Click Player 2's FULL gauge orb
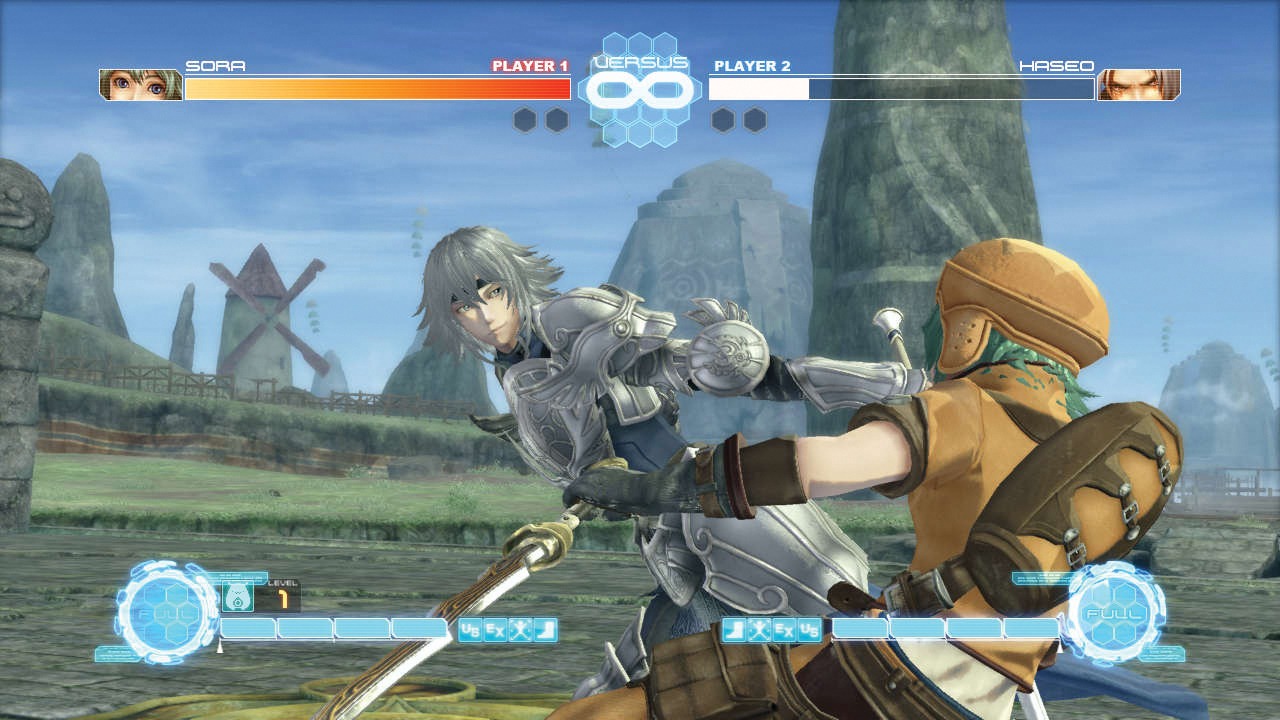 click(1115, 610)
